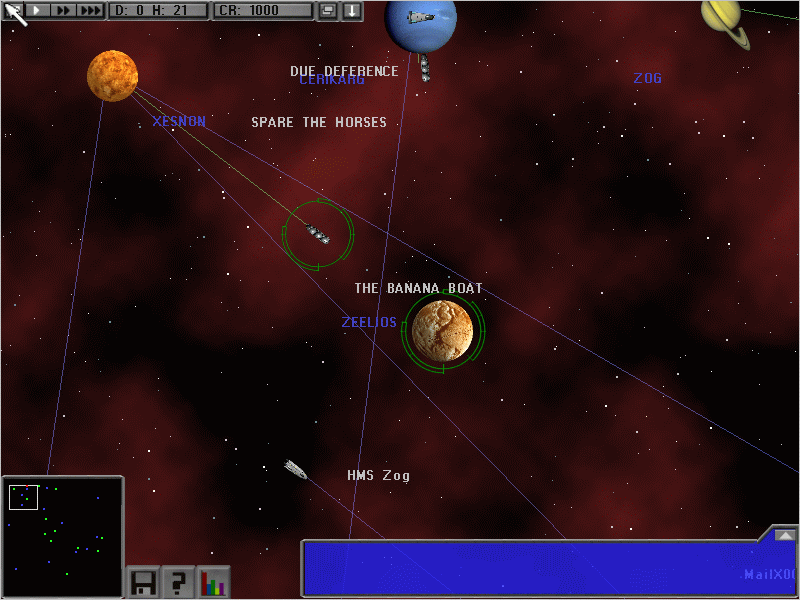This screenshot has height=600, width=800.
Task: Click the window icon button in top bar
Action: click(328, 11)
